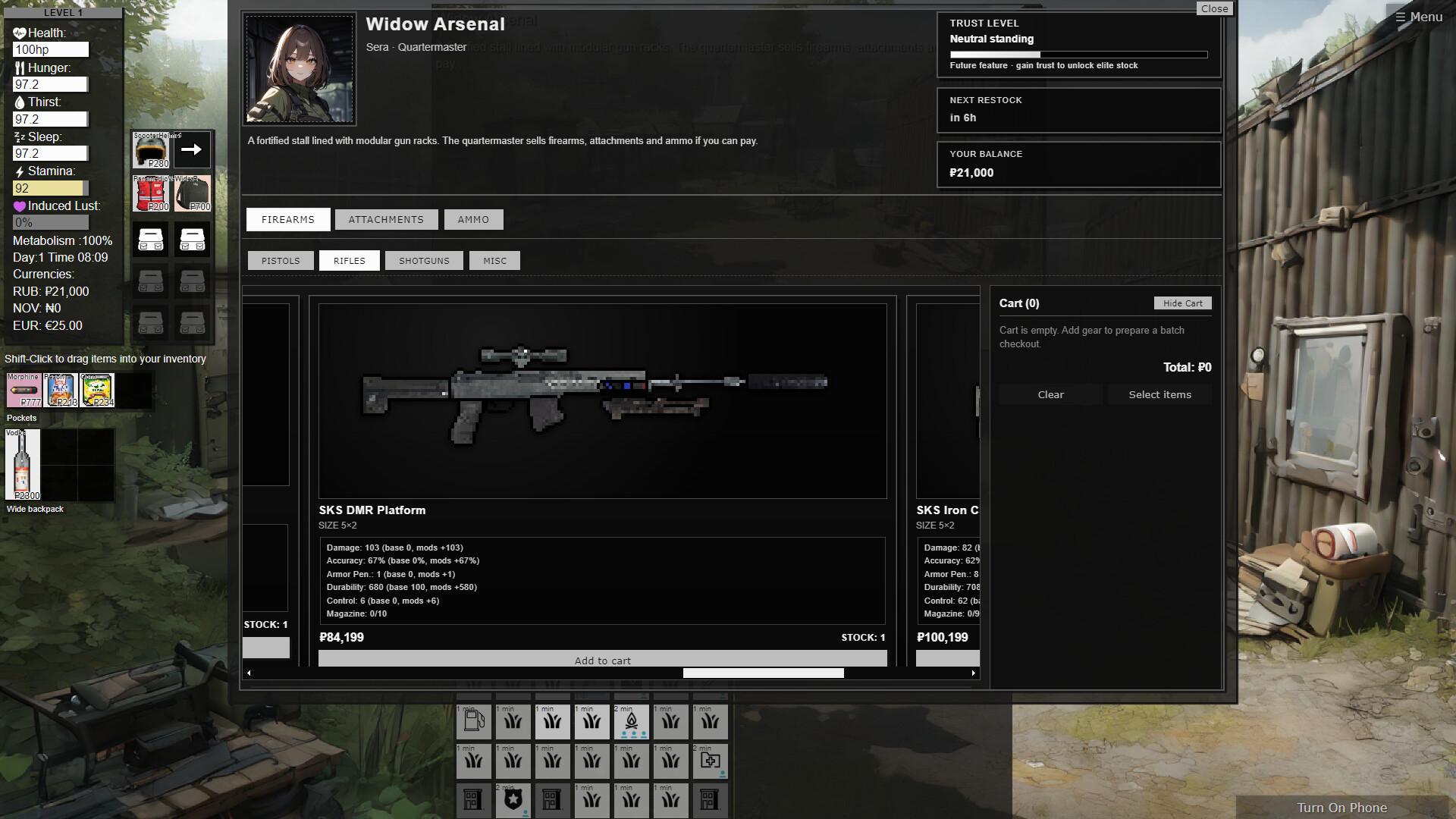This screenshot has height=819, width=1456.
Task: Click the Scooter Helmet shop item
Action: coord(150,150)
